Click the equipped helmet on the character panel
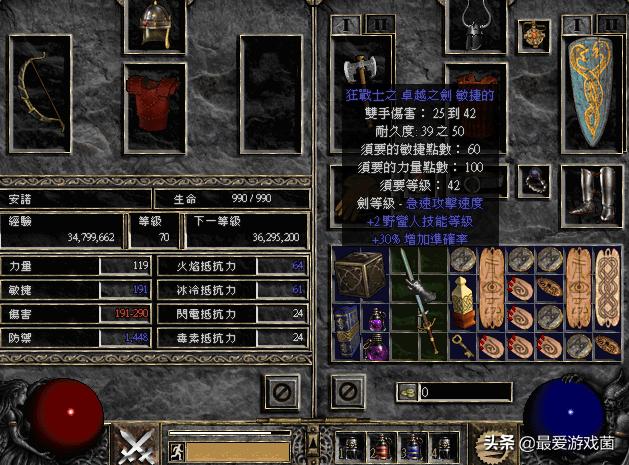 pos(157,25)
